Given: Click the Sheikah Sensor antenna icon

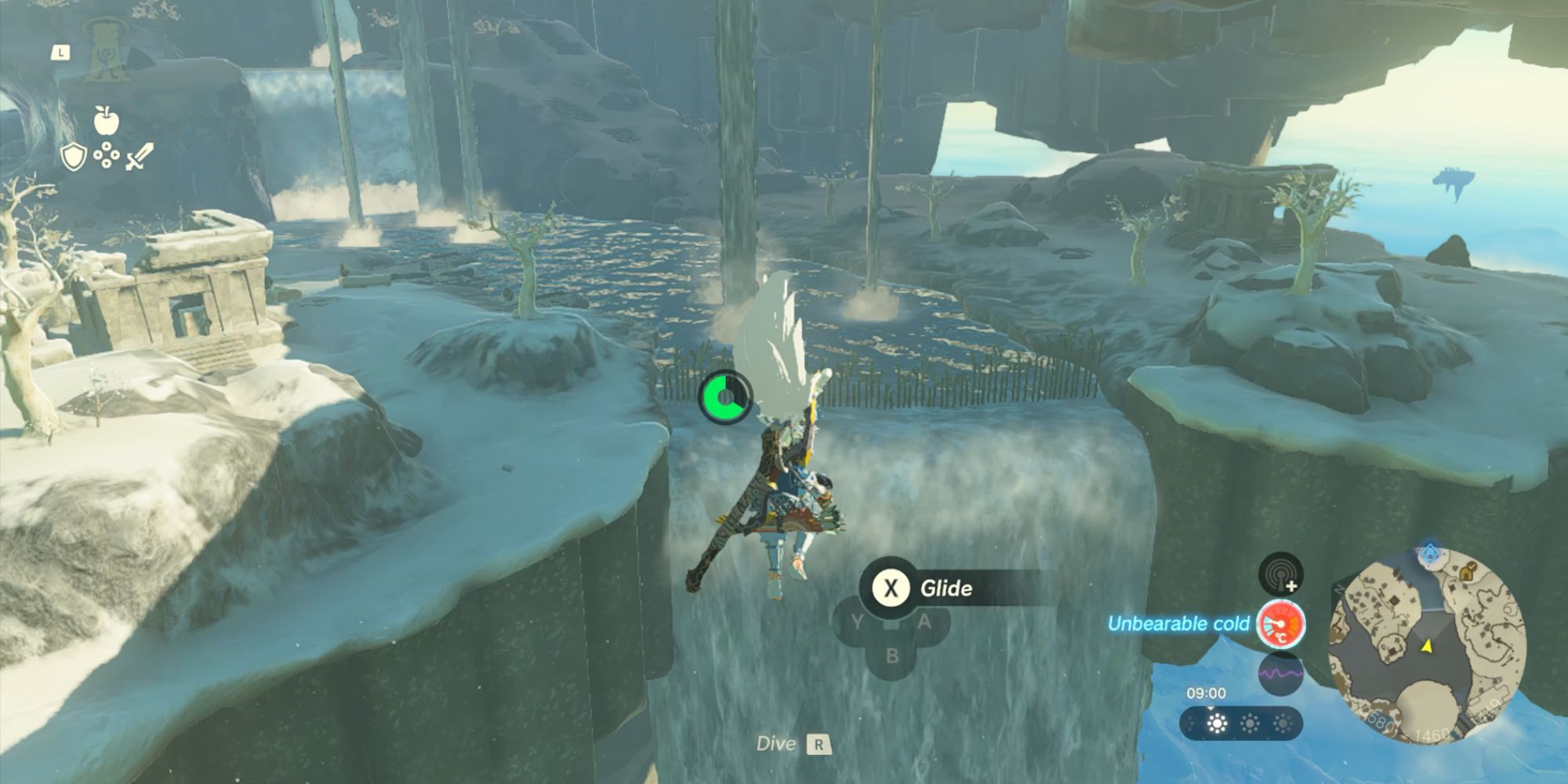Looking at the screenshot, I should [1280, 575].
